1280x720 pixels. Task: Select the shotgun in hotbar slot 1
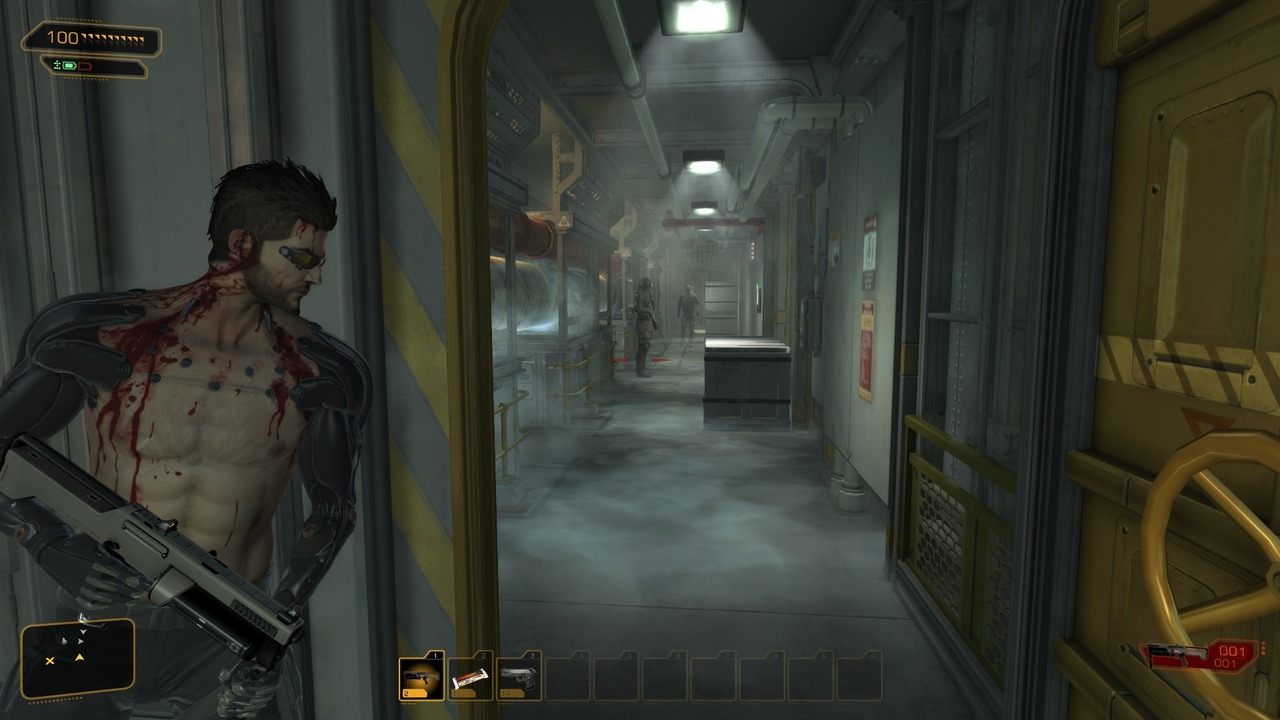[x=421, y=678]
